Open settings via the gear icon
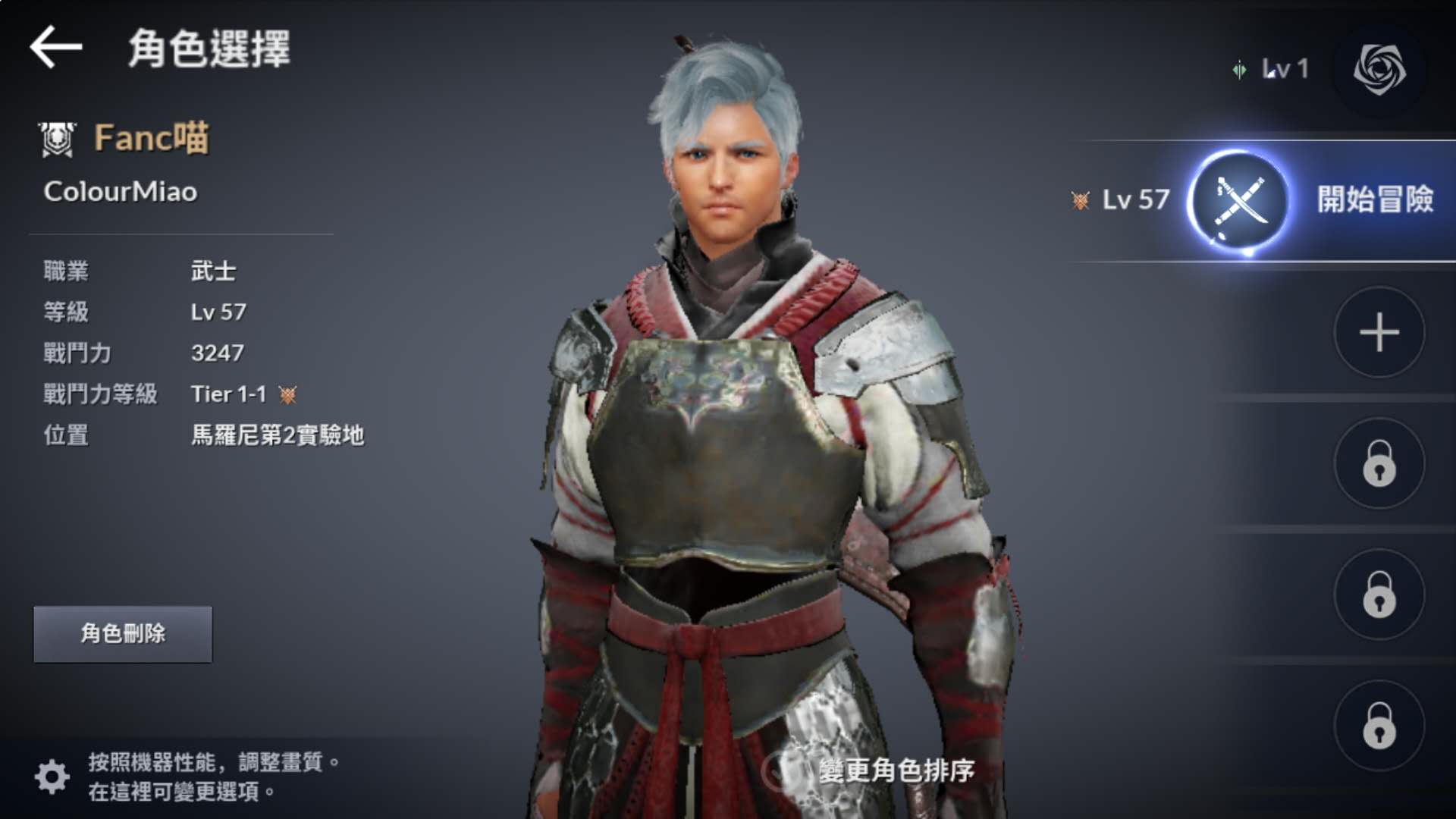 (x=52, y=775)
